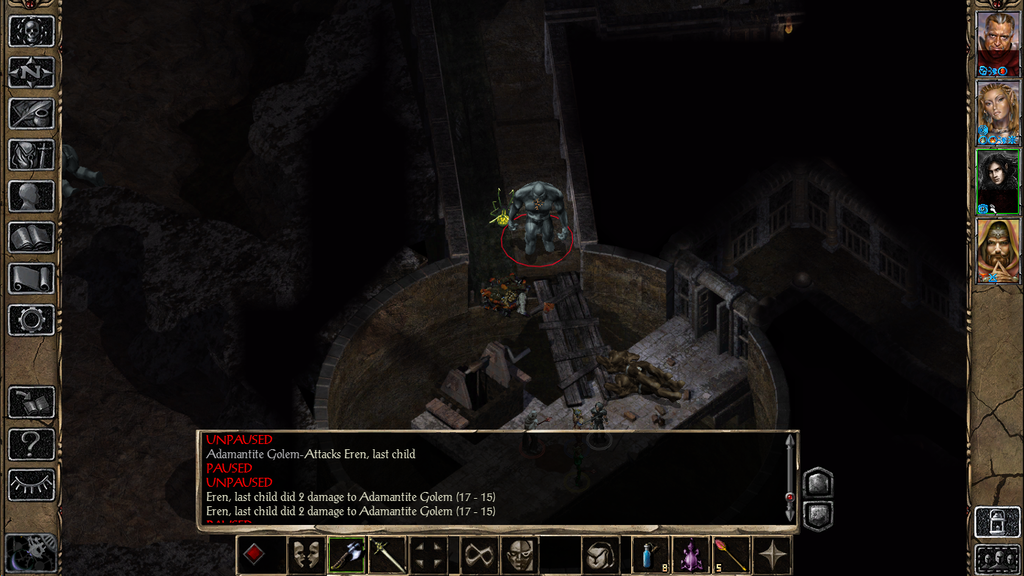The image size is (1024, 576).
Task: Open the journal with the quill icon
Action: coord(31,113)
